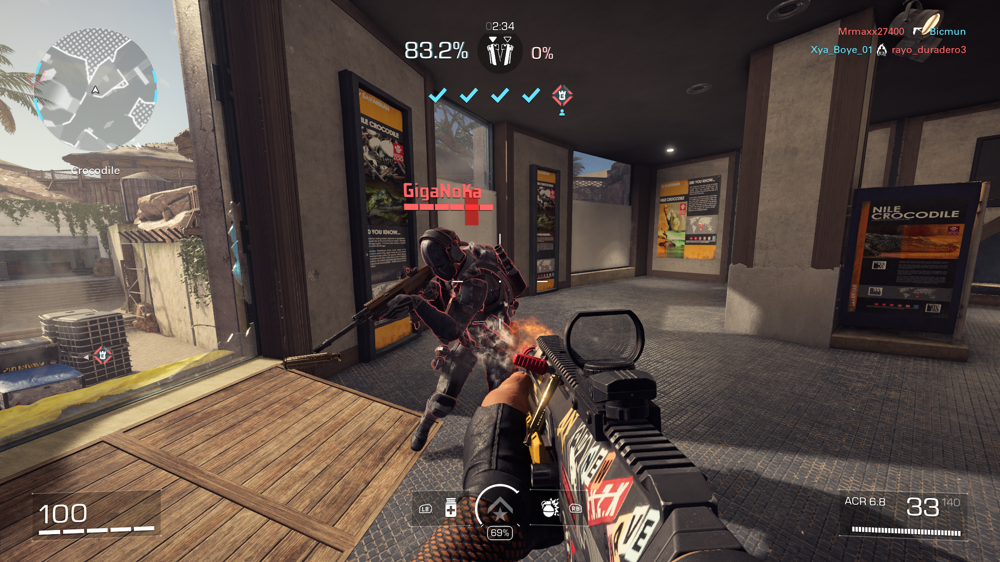Click the Xya_Boye_01 killfeed entry

click(841, 49)
